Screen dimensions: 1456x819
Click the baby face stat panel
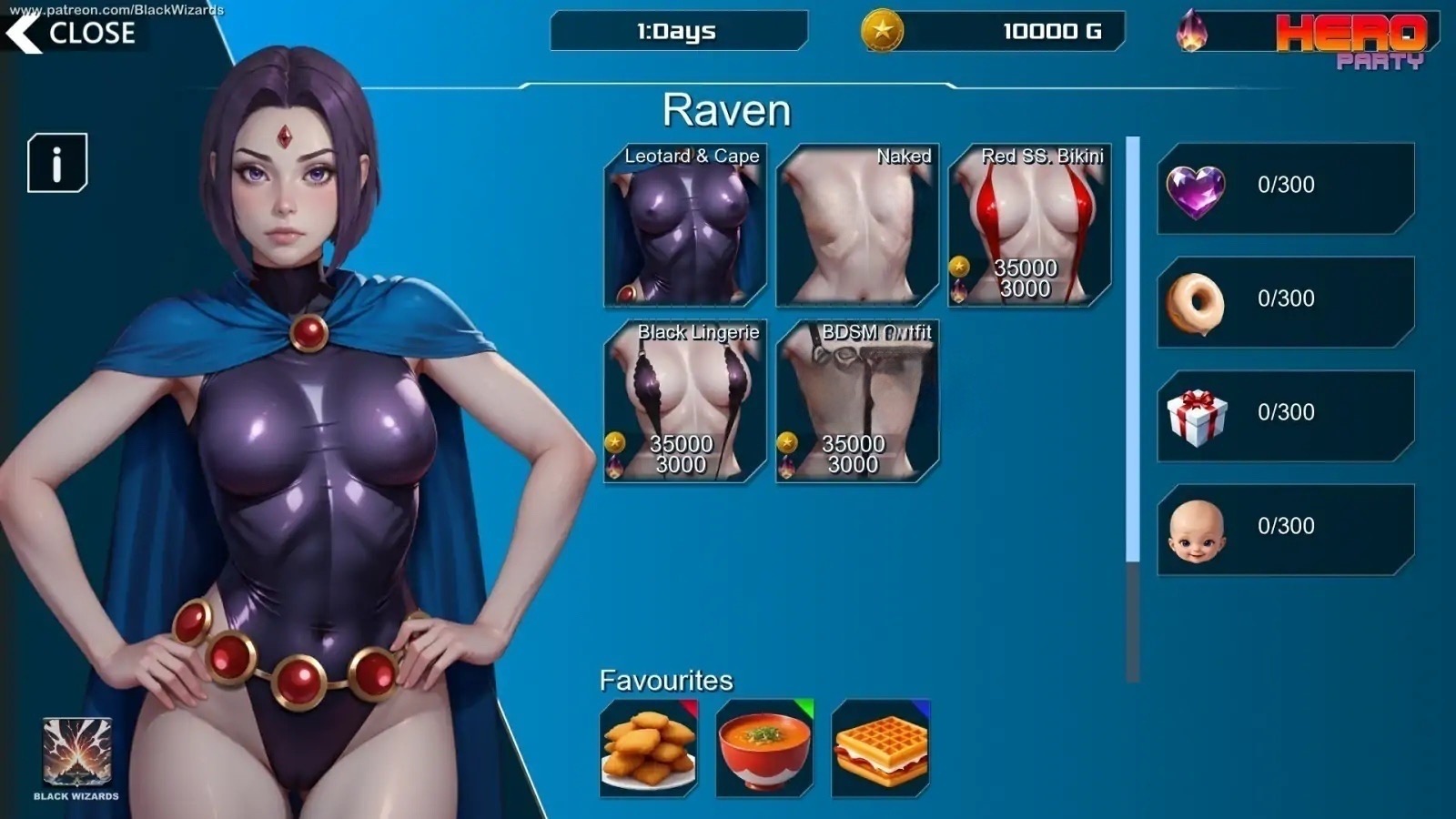(x=1285, y=530)
